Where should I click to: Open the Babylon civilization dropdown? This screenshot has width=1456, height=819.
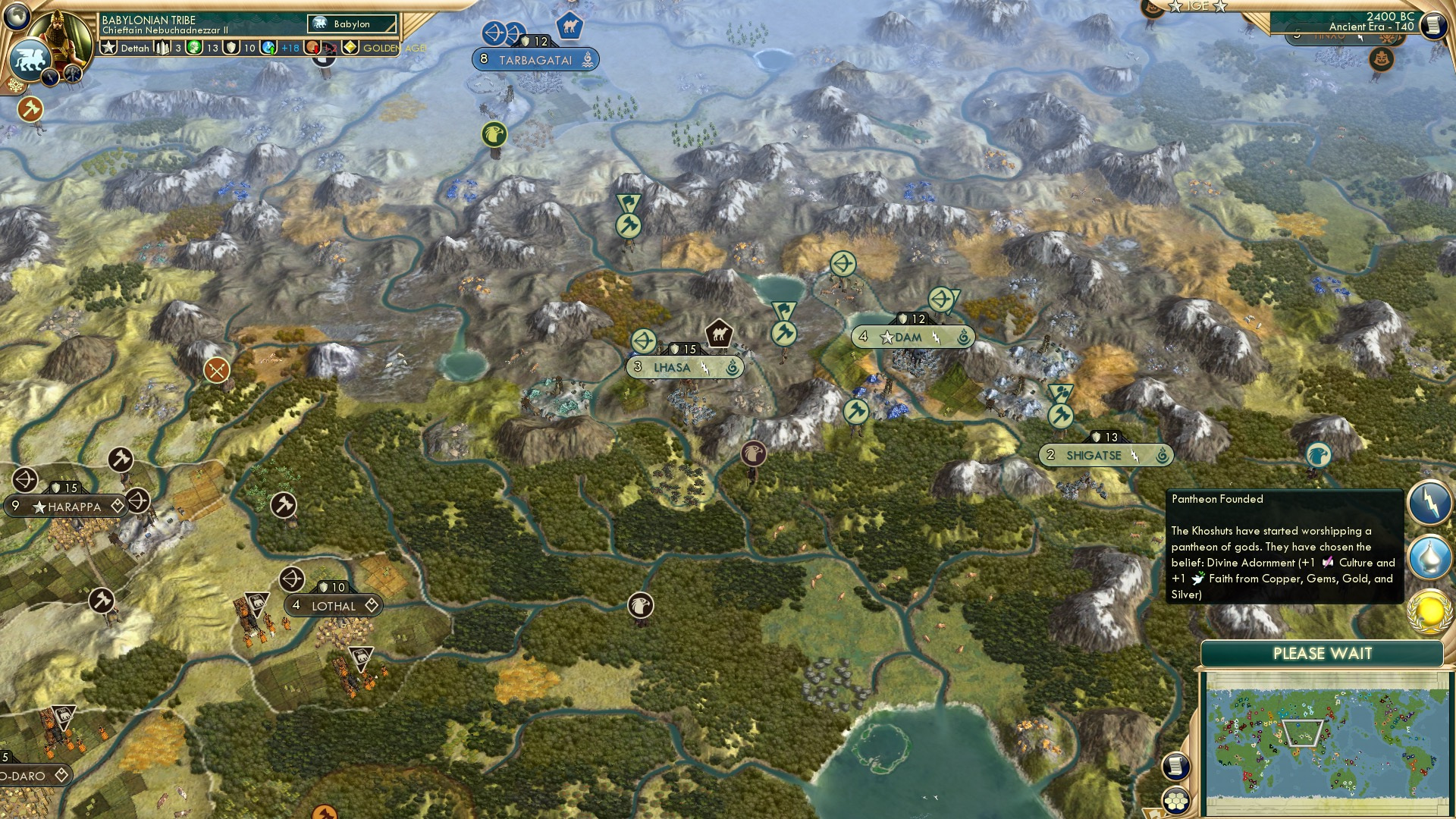(x=350, y=24)
